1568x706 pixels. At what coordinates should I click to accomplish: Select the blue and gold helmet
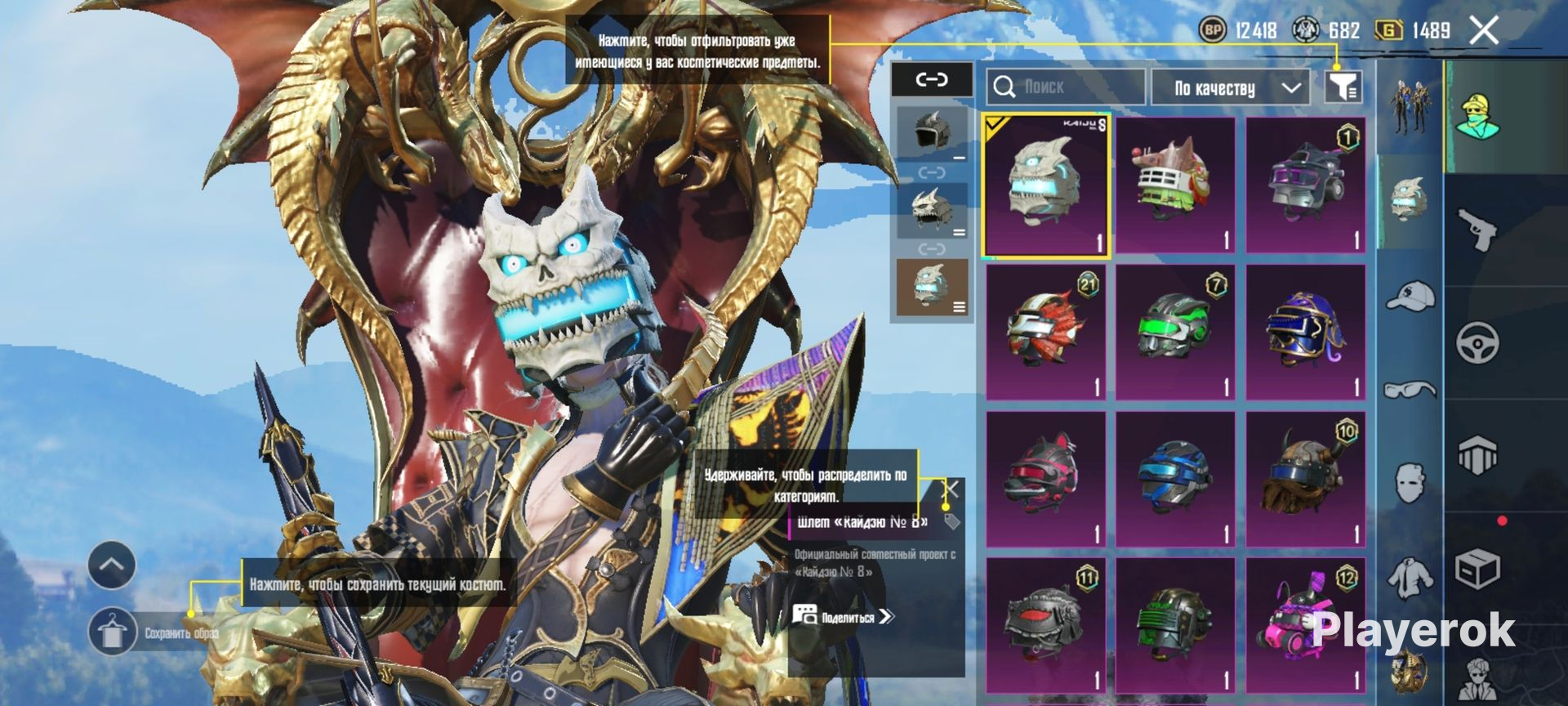(x=1305, y=332)
